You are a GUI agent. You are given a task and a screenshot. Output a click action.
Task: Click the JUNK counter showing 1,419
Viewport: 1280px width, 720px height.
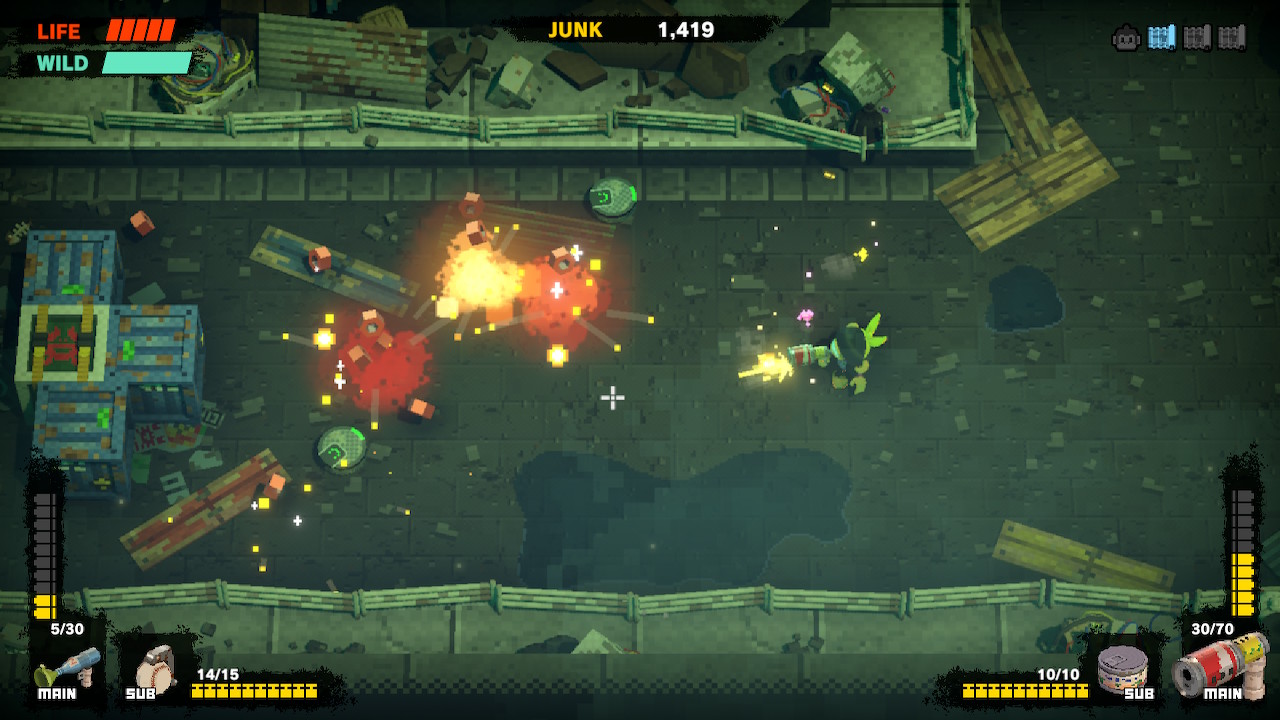point(687,29)
